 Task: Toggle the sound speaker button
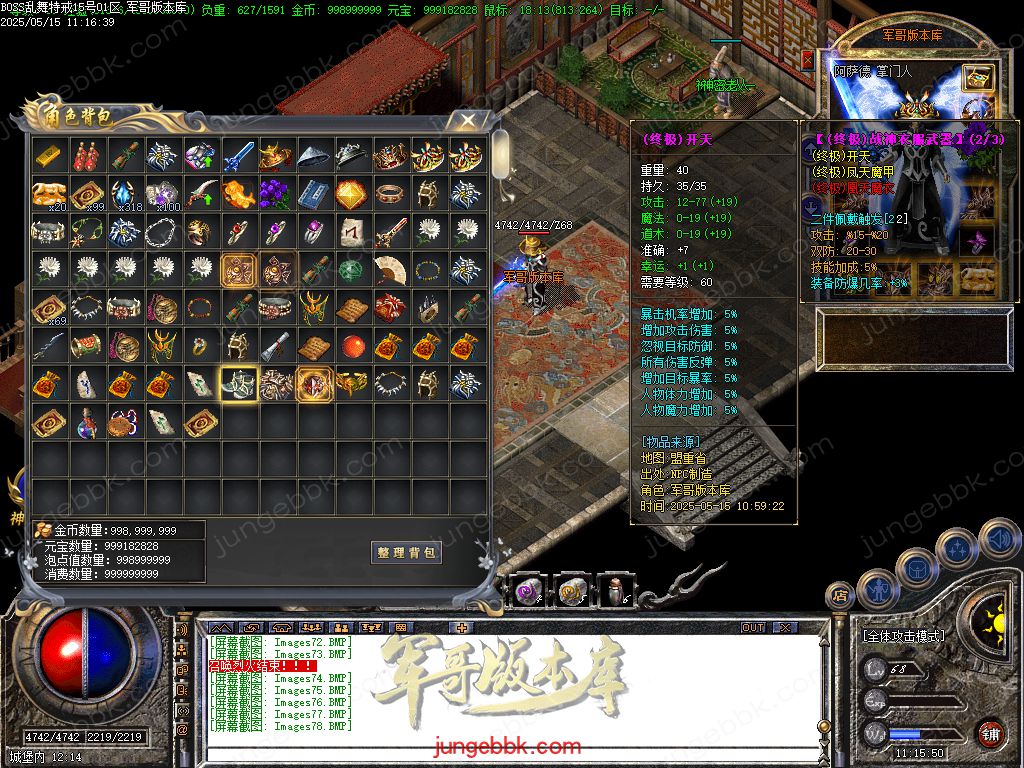pos(997,540)
